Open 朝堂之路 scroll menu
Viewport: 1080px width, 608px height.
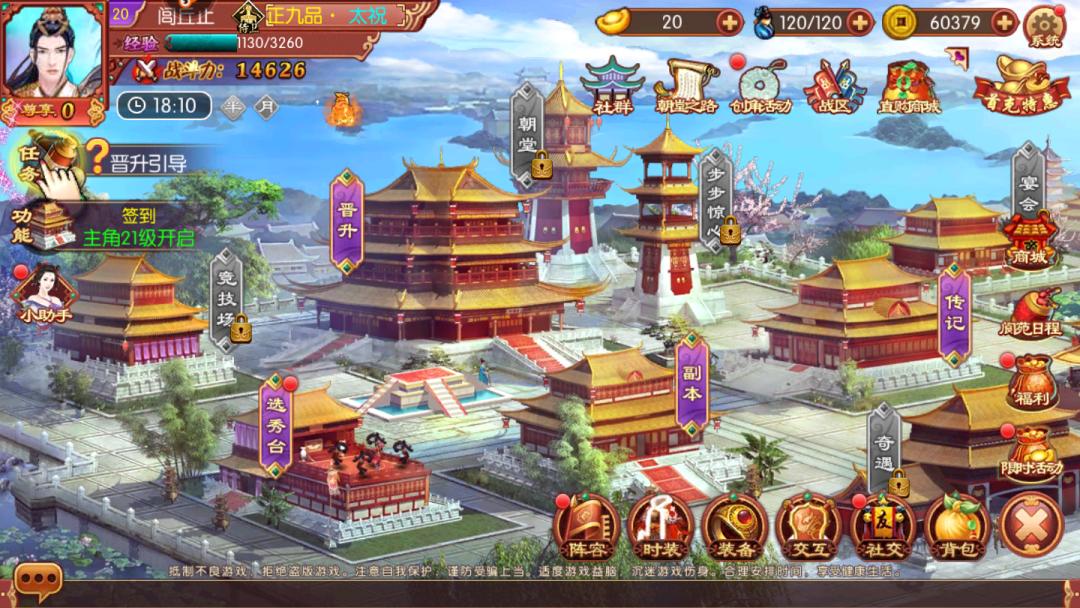click(688, 86)
